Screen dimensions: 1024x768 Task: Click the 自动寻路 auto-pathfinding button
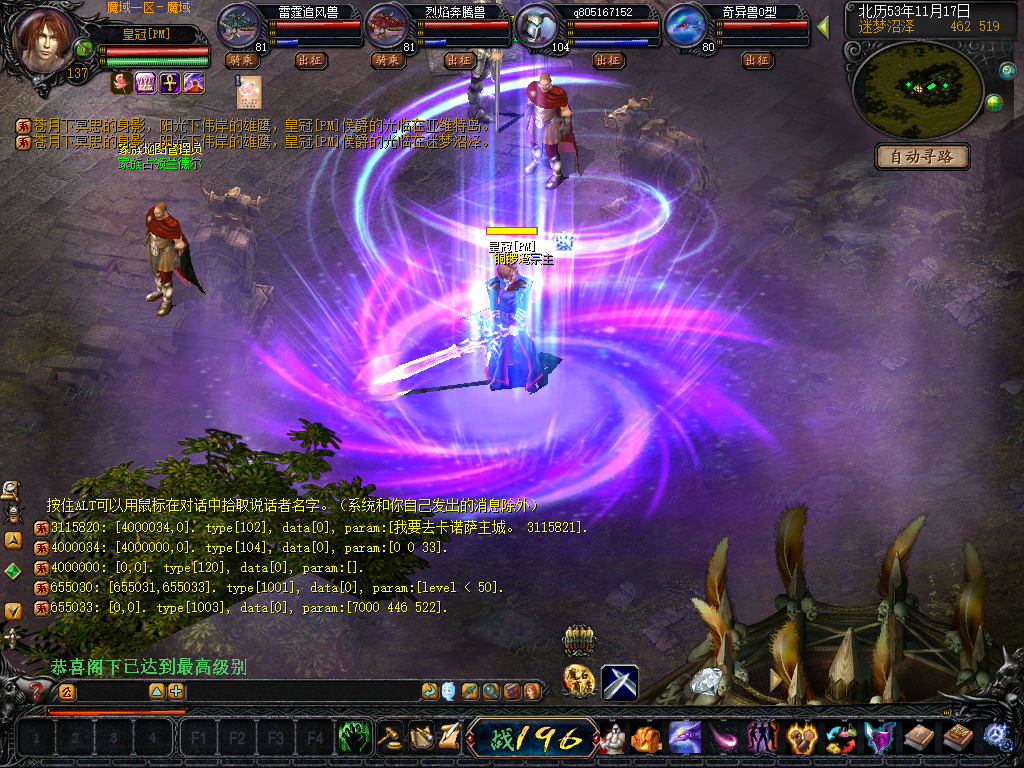pos(923,157)
